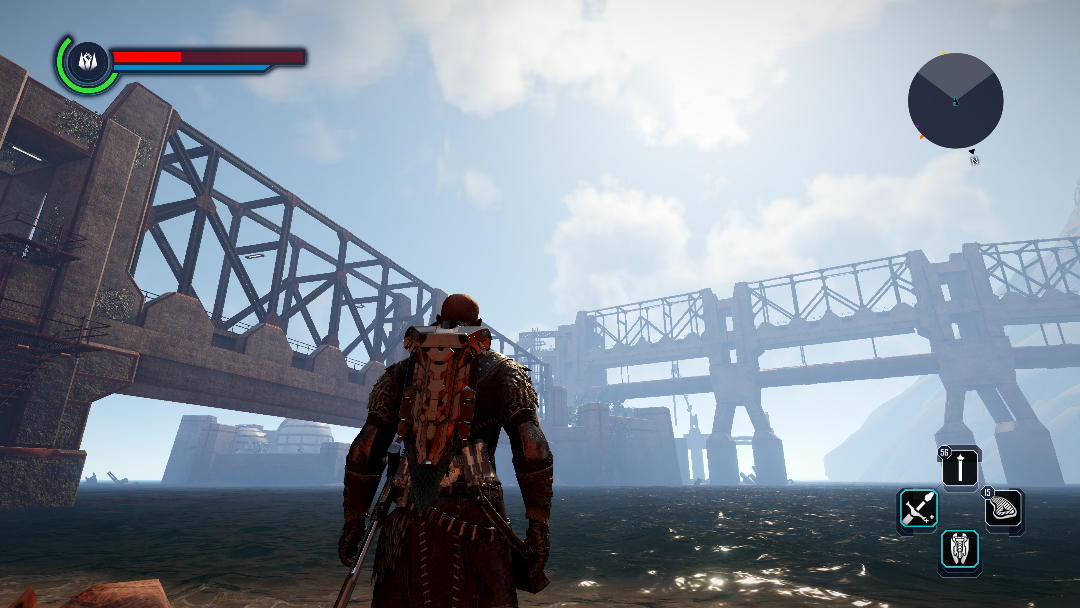Choose the sword weapon quick slot
Viewport: 1080px width, 608px height.
pyautogui.click(x=917, y=509)
